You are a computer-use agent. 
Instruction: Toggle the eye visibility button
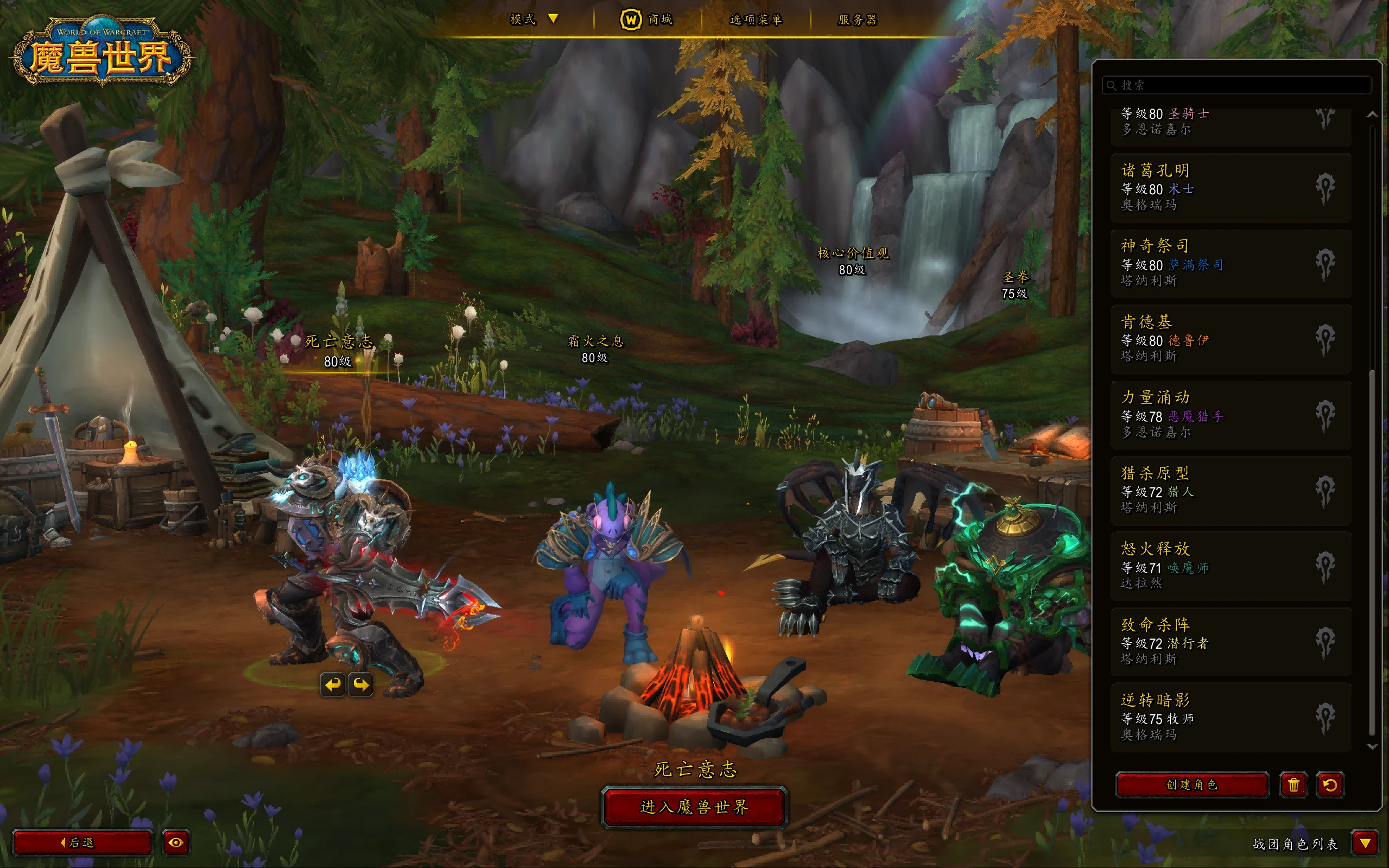click(x=176, y=842)
